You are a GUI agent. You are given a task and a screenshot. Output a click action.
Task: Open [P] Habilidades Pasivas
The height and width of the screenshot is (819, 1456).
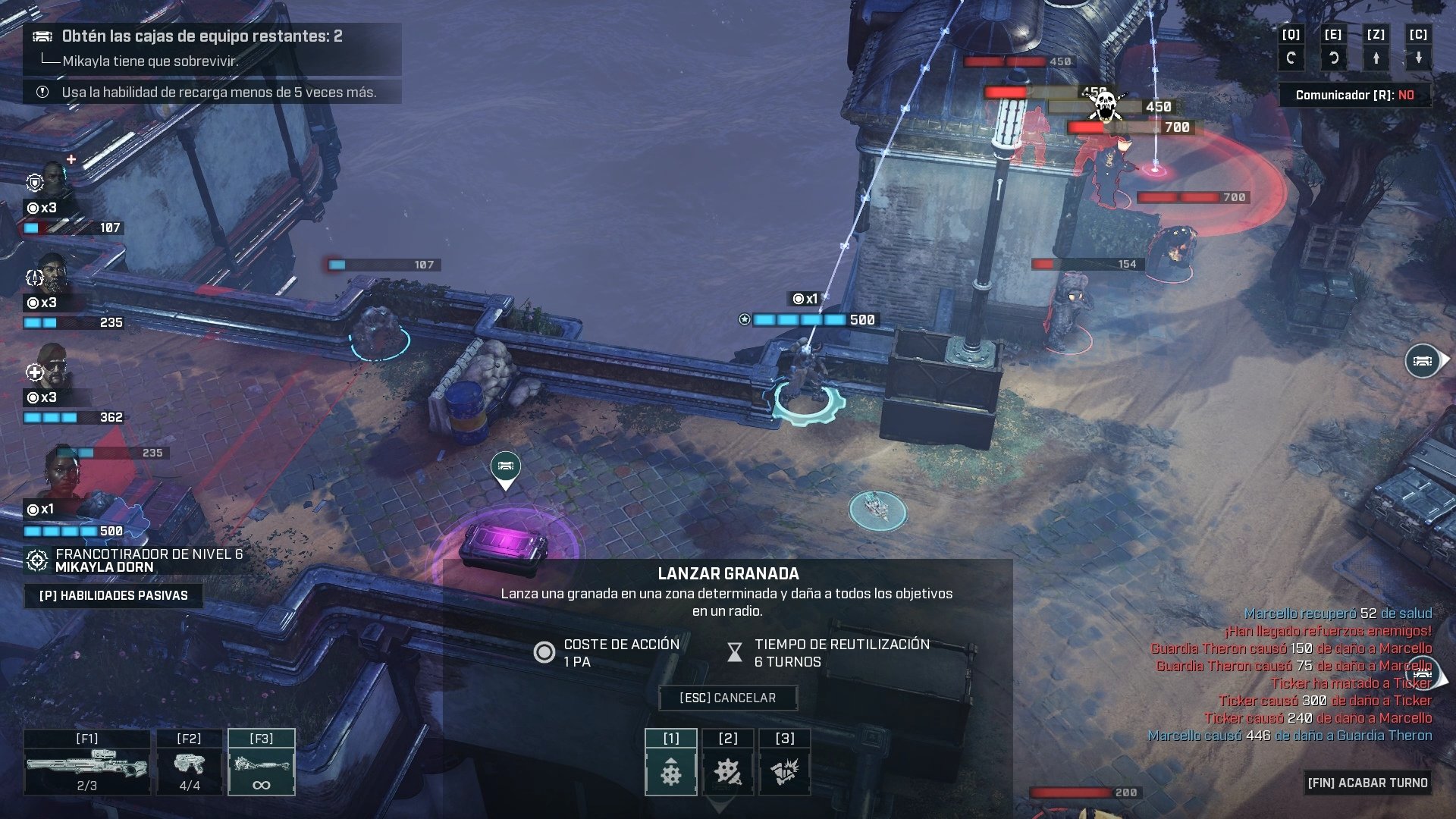(x=114, y=595)
